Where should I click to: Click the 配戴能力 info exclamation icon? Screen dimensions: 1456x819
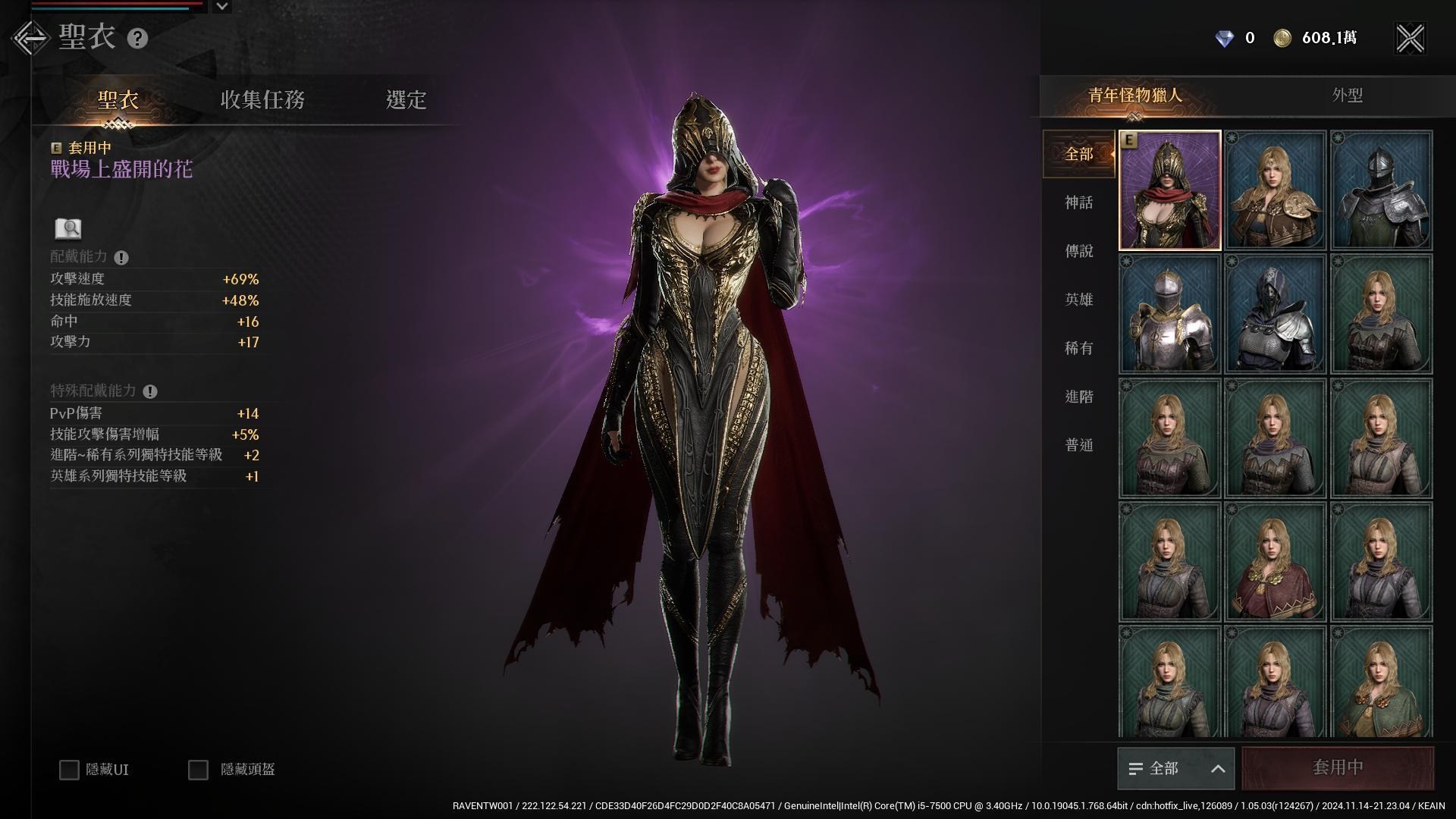pos(121,258)
